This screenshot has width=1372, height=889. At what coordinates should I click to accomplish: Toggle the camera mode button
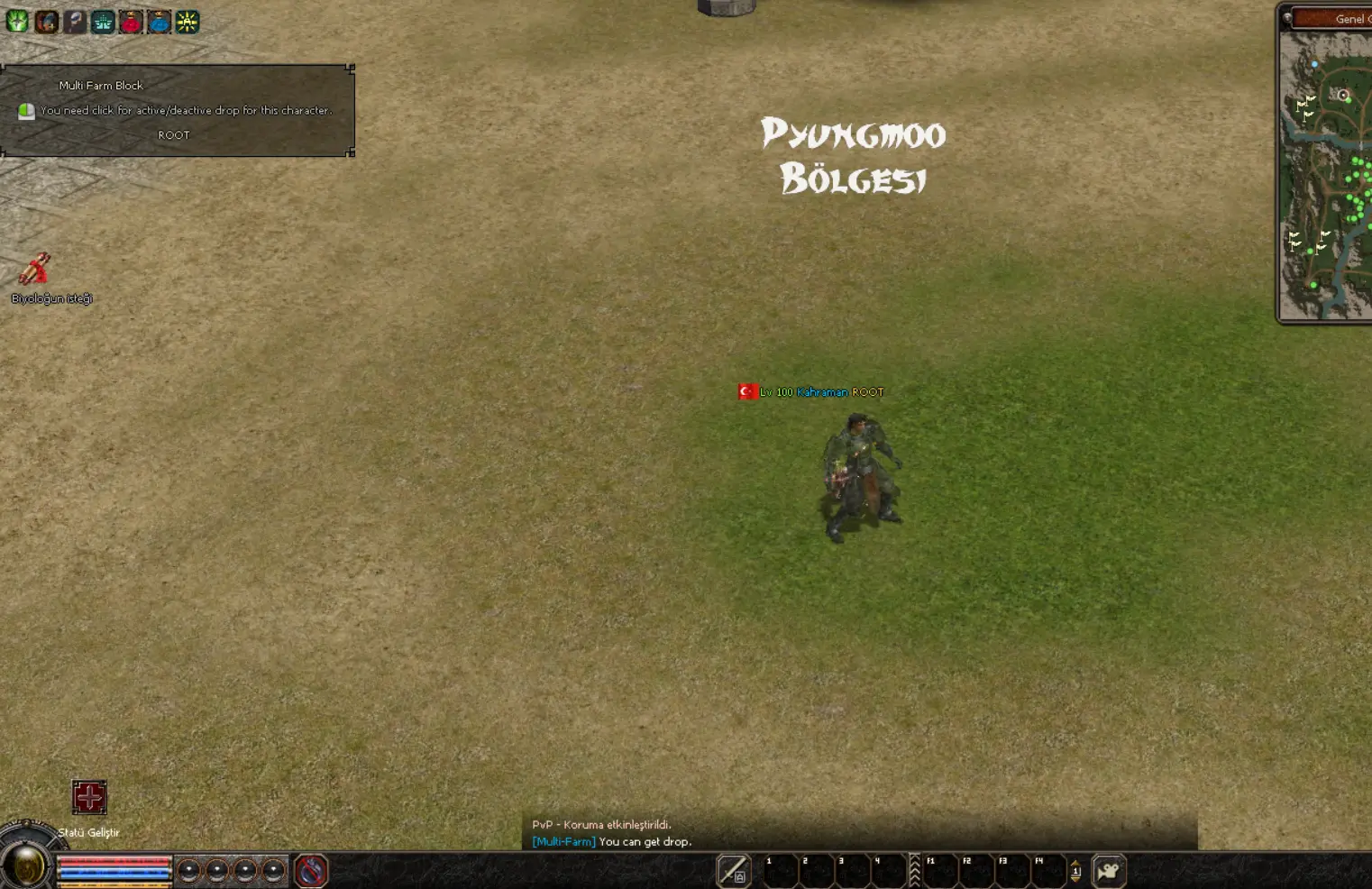(x=1109, y=871)
